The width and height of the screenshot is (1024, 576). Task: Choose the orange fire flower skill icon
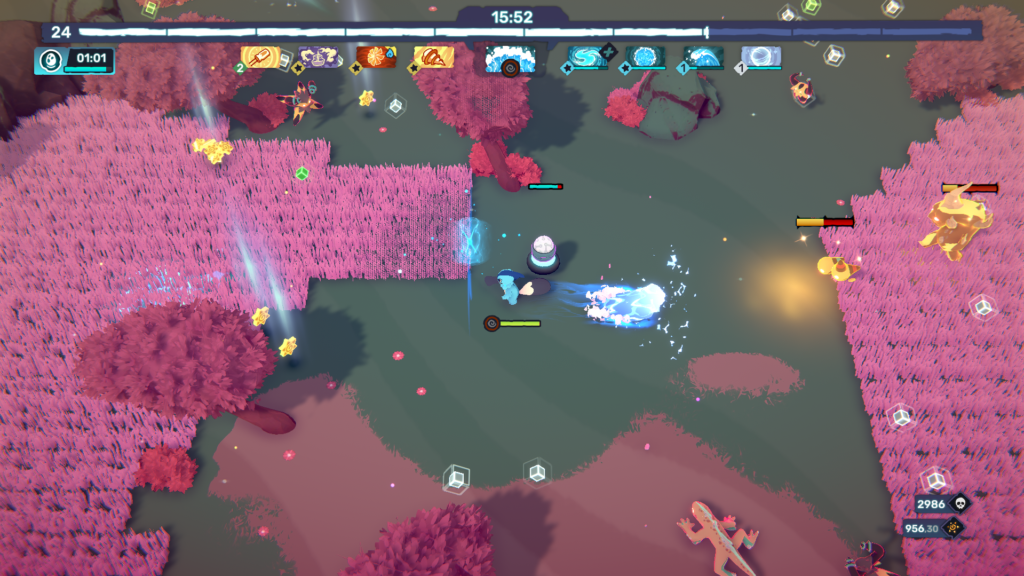click(x=376, y=57)
